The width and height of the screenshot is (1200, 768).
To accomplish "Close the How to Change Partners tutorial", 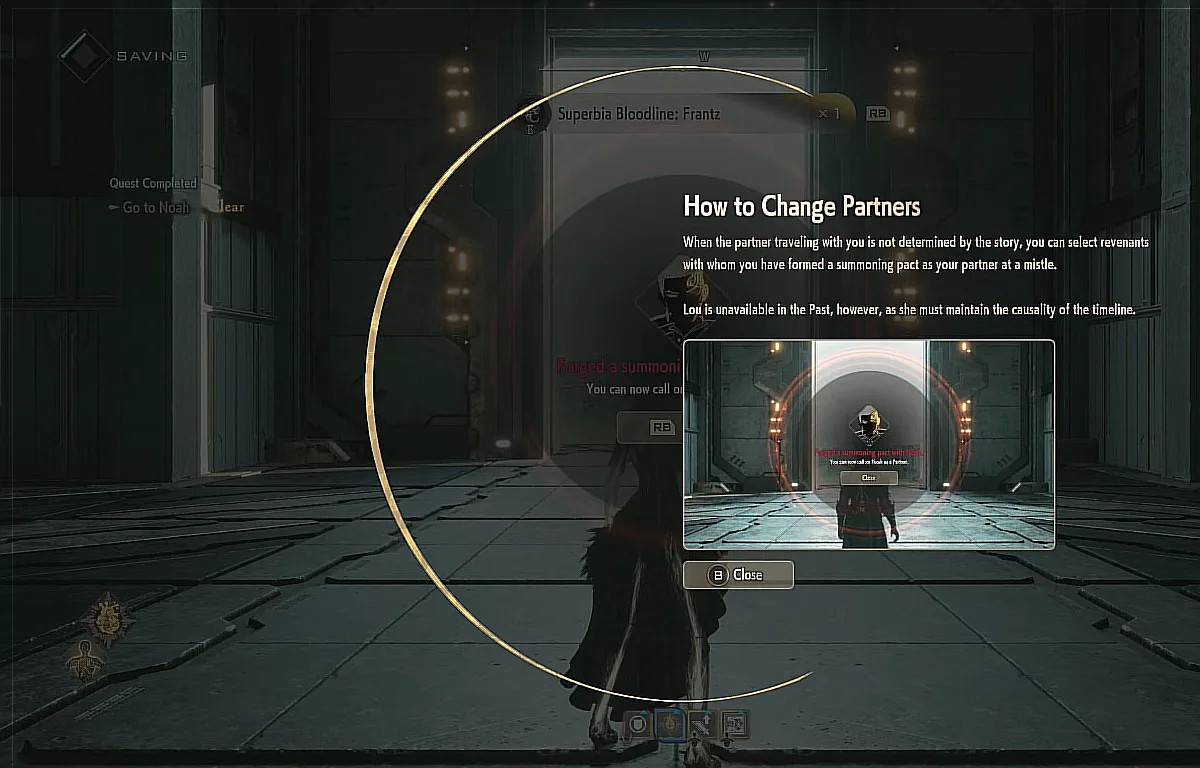I will coord(738,575).
